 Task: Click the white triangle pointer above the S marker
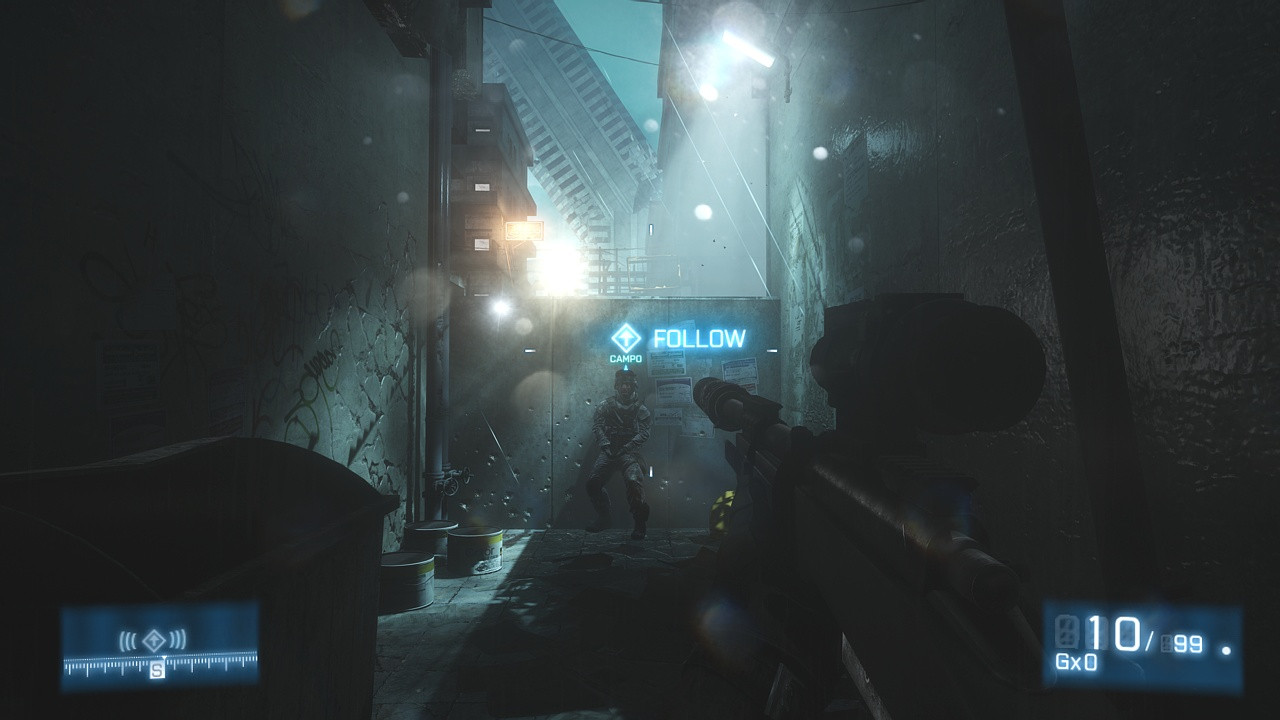point(164,658)
